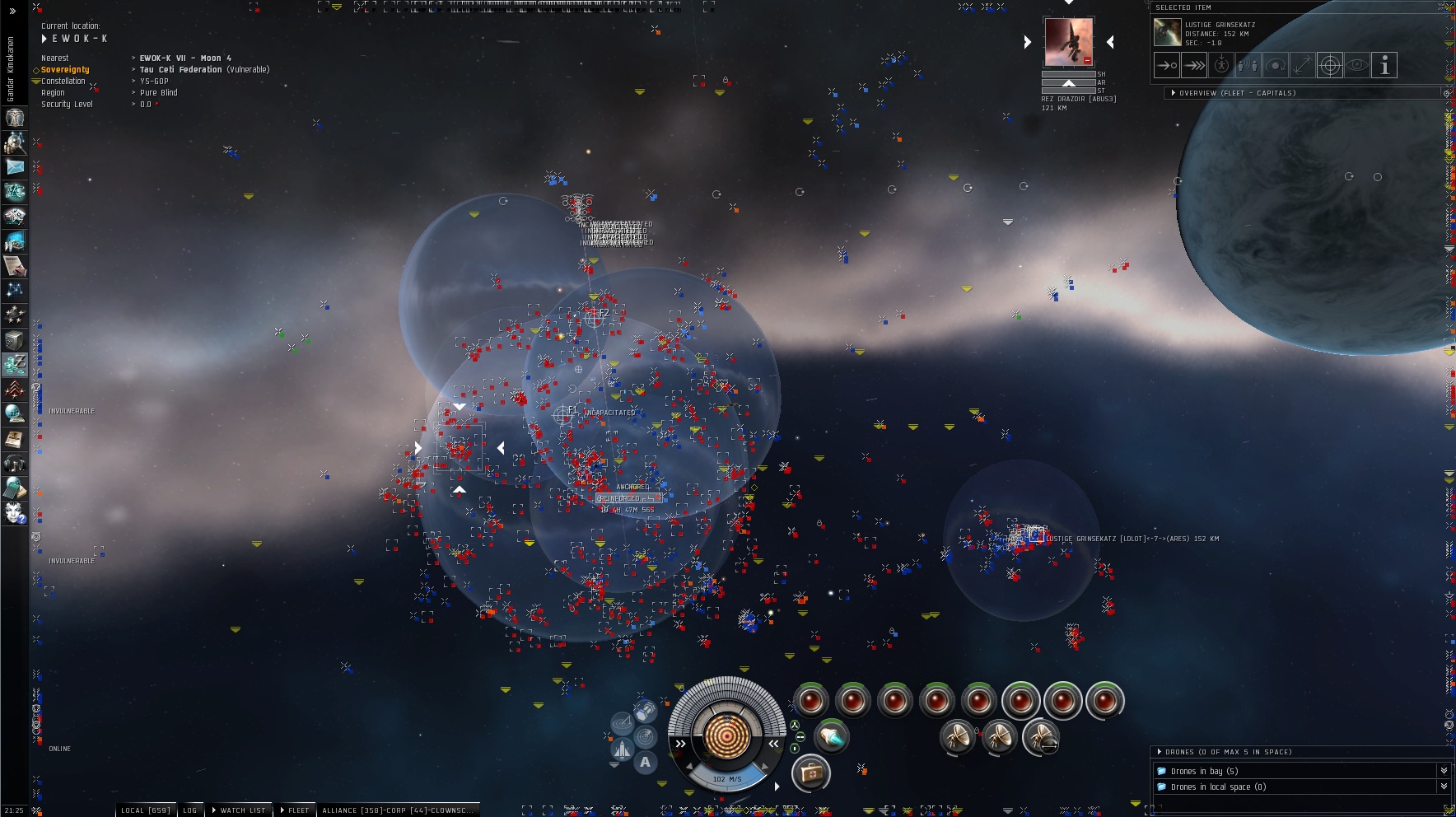The width and height of the screenshot is (1456, 817).
Task: Activate the medkit repair module
Action: [810, 773]
